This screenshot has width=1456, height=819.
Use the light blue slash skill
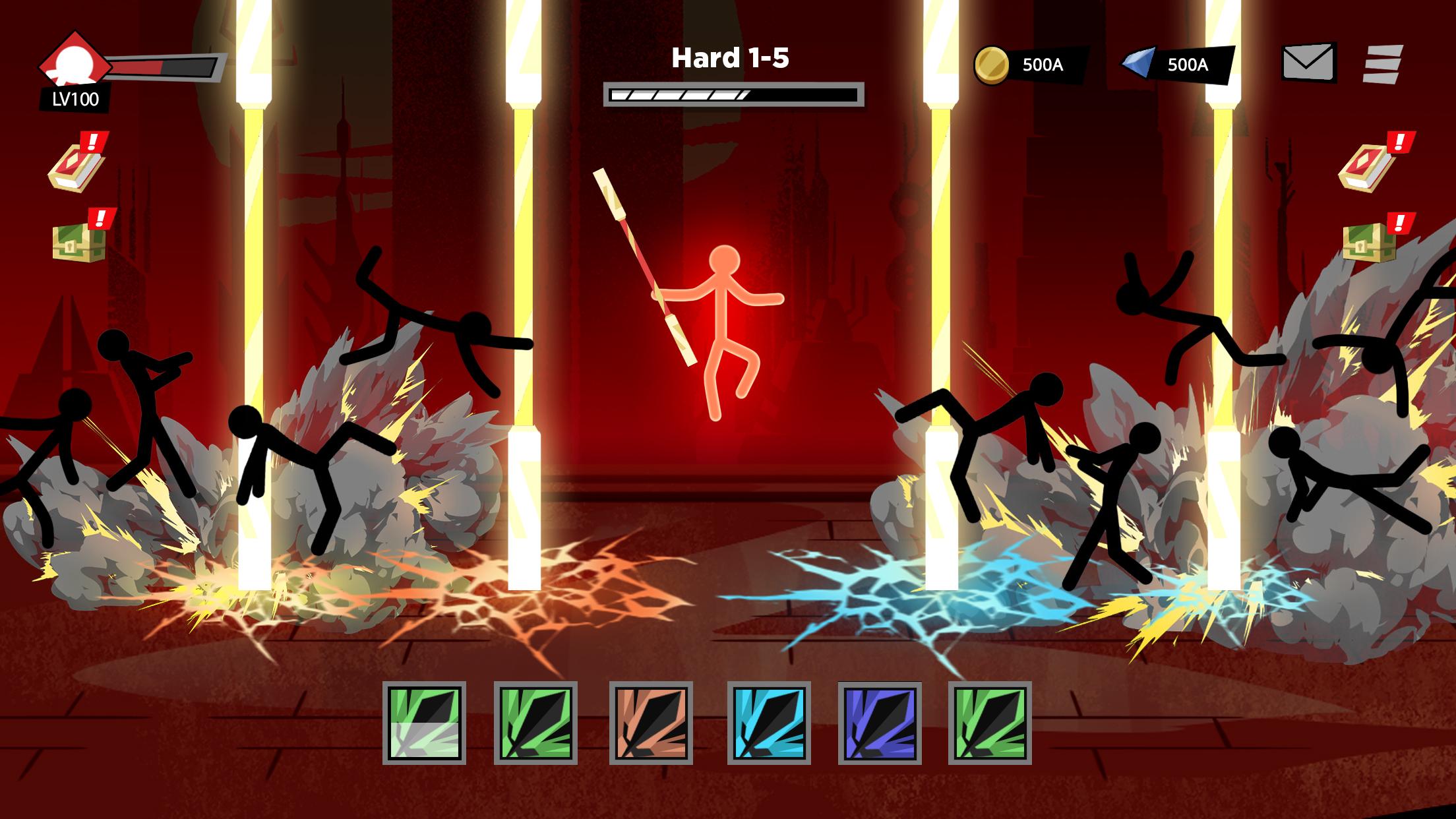[769, 723]
